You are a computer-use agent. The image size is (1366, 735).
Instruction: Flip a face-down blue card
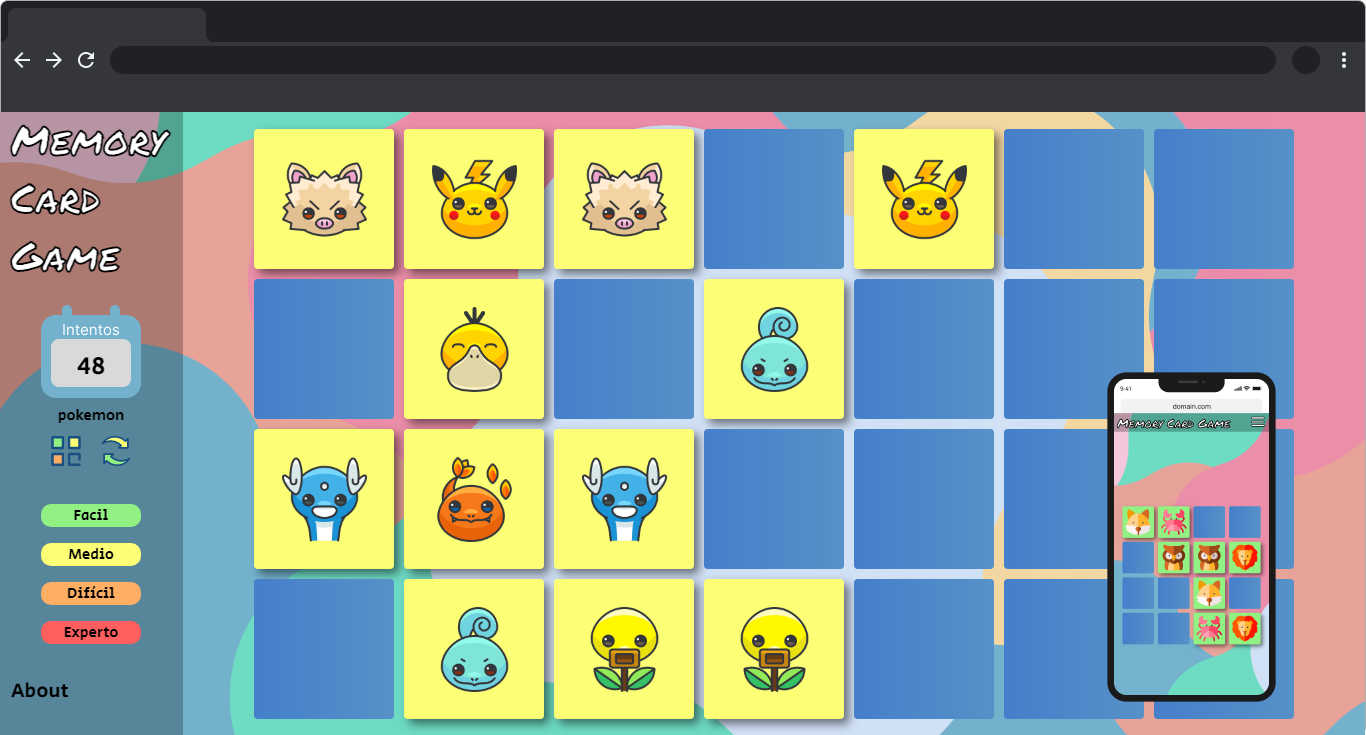1073,198
